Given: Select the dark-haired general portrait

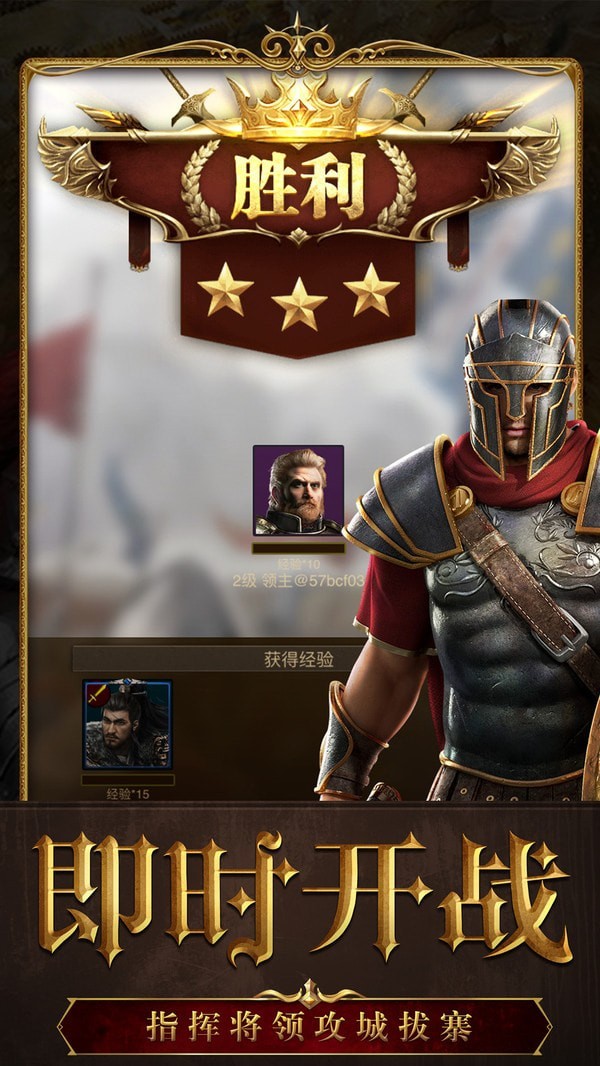Looking at the screenshot, I should click(127, 724).
